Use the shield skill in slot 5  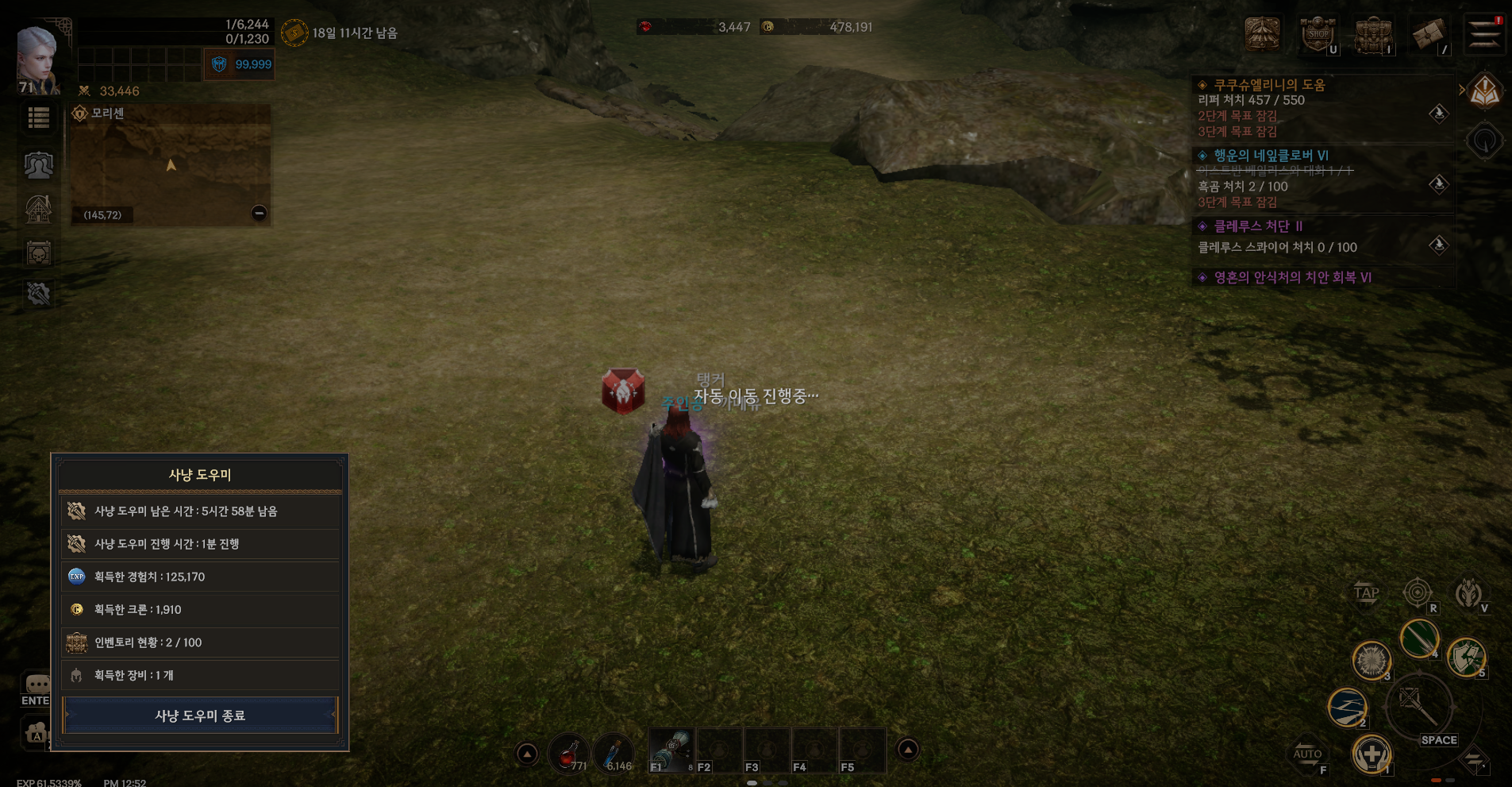click(x=1465, y=657)
